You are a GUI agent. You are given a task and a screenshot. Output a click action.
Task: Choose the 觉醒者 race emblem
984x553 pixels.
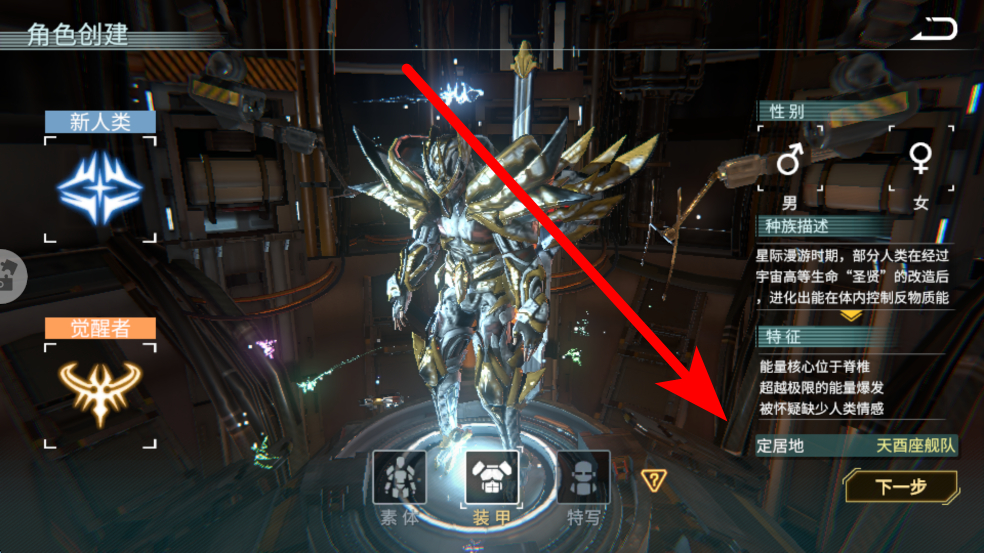pyautogui.click(x=100, y=394)
